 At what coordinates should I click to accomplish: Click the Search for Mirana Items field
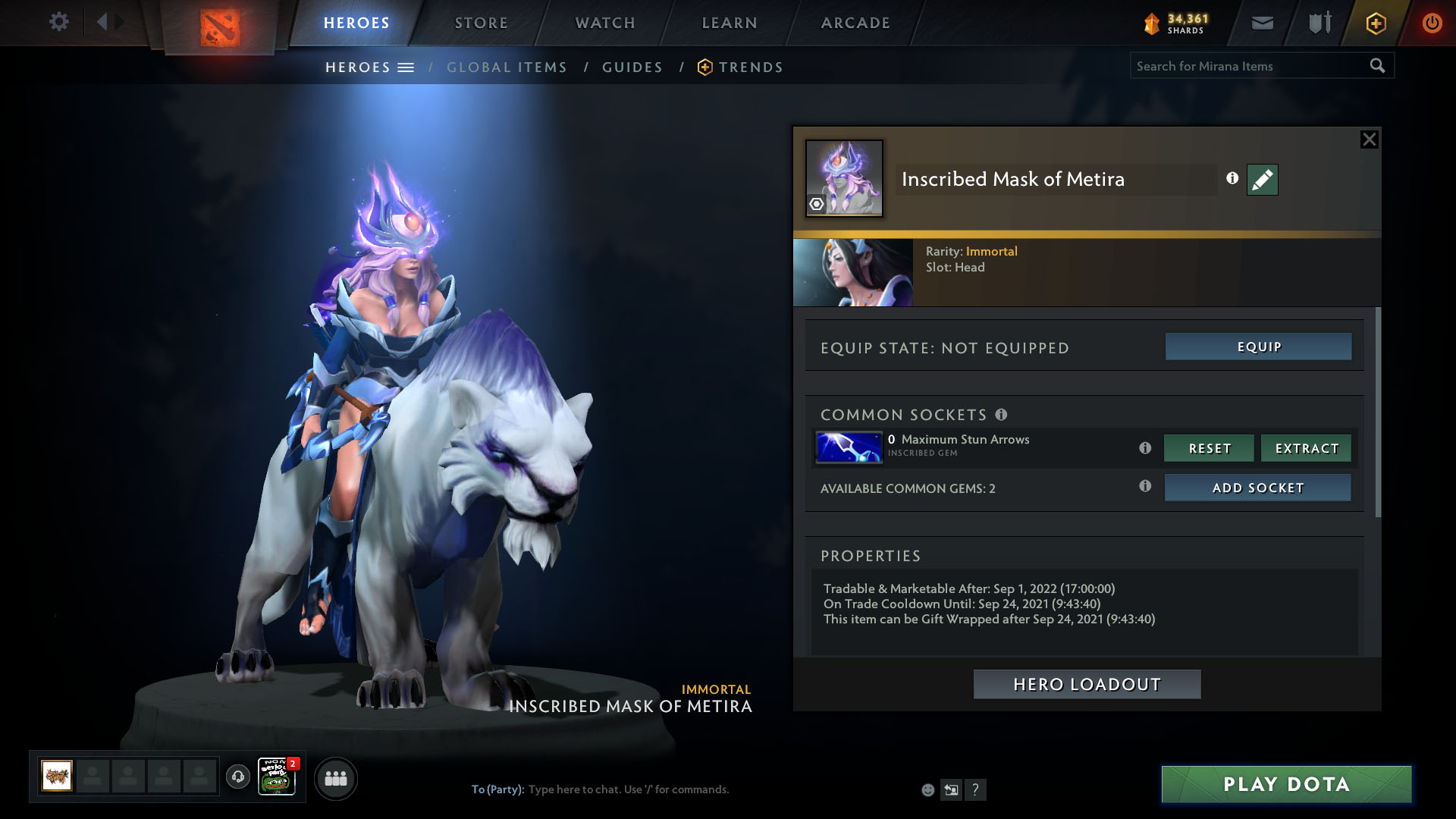[1247, 66]
